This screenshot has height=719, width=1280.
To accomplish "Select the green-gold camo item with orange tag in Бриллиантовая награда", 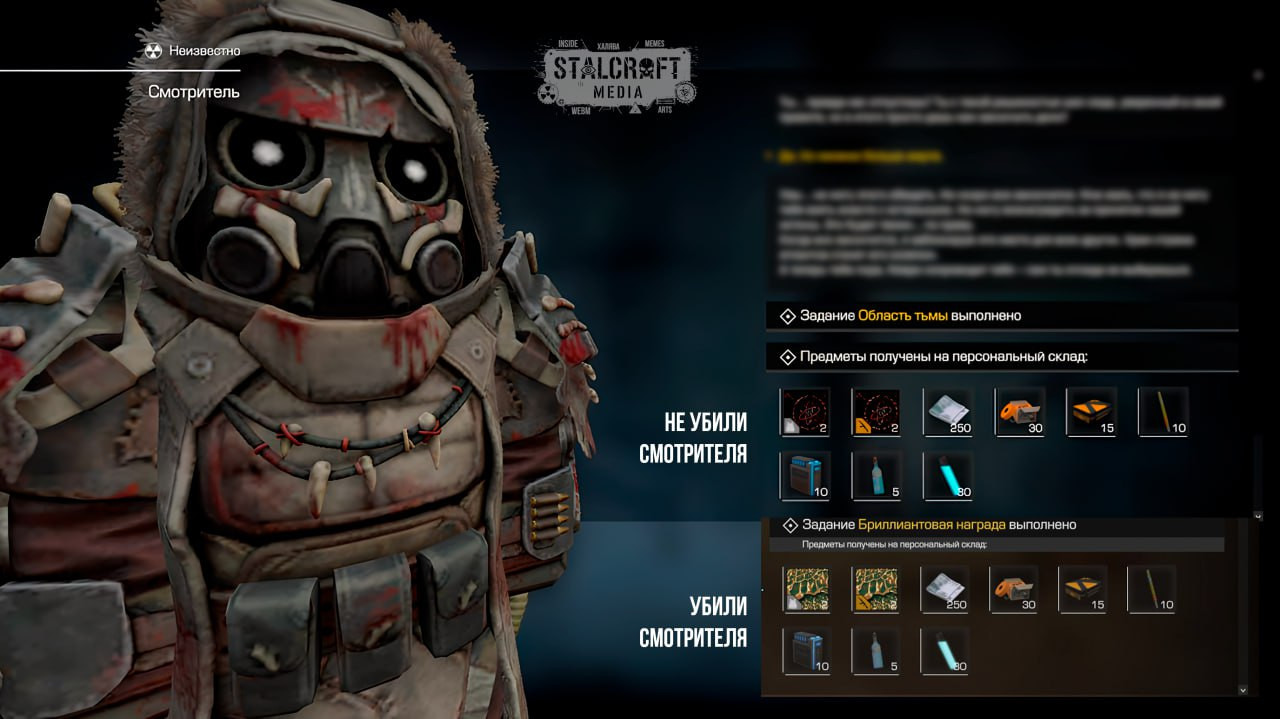I will tap(876, 589).
